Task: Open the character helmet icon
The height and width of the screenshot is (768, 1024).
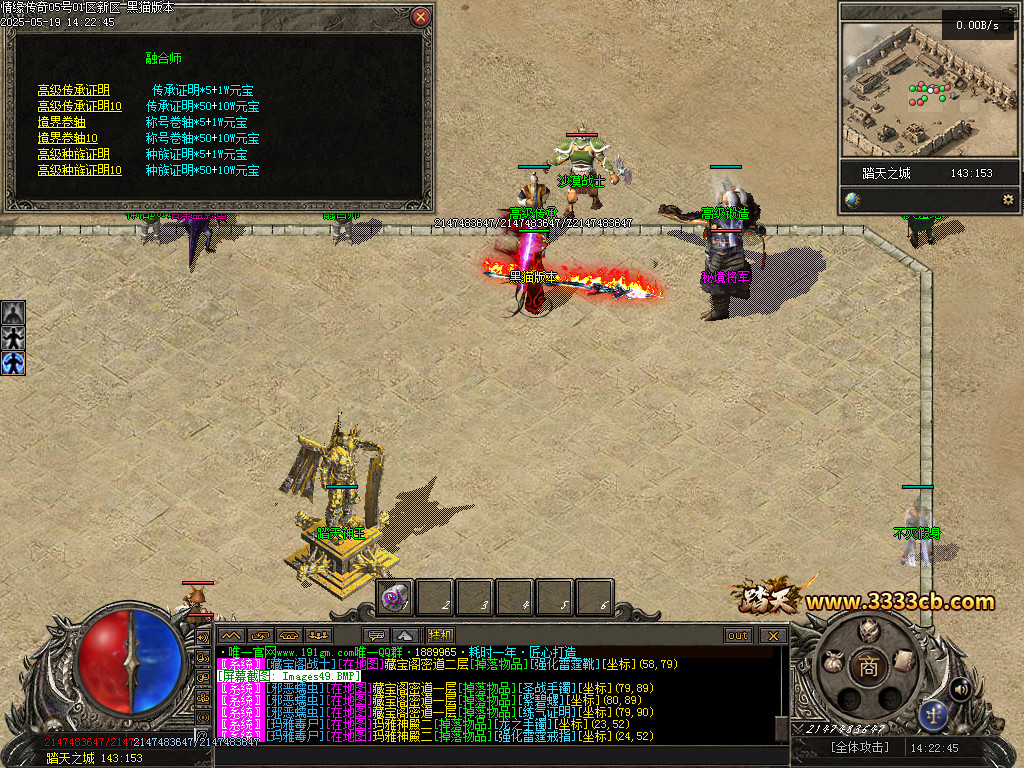Action: point(868,630)
